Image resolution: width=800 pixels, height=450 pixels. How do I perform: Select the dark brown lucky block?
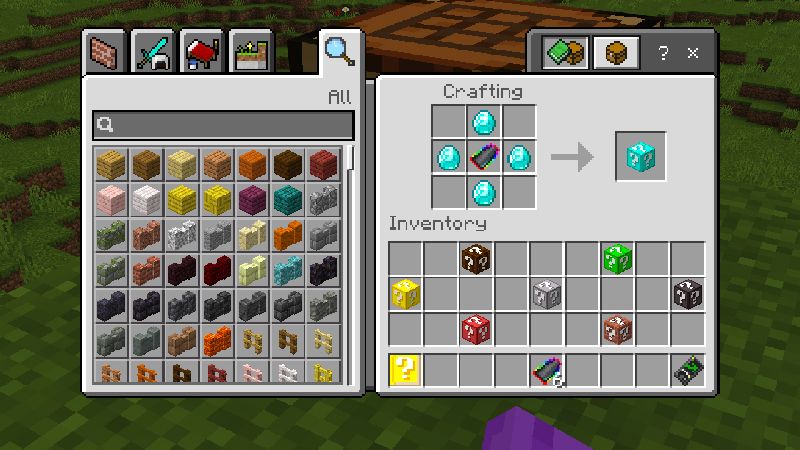click(476, 259)
